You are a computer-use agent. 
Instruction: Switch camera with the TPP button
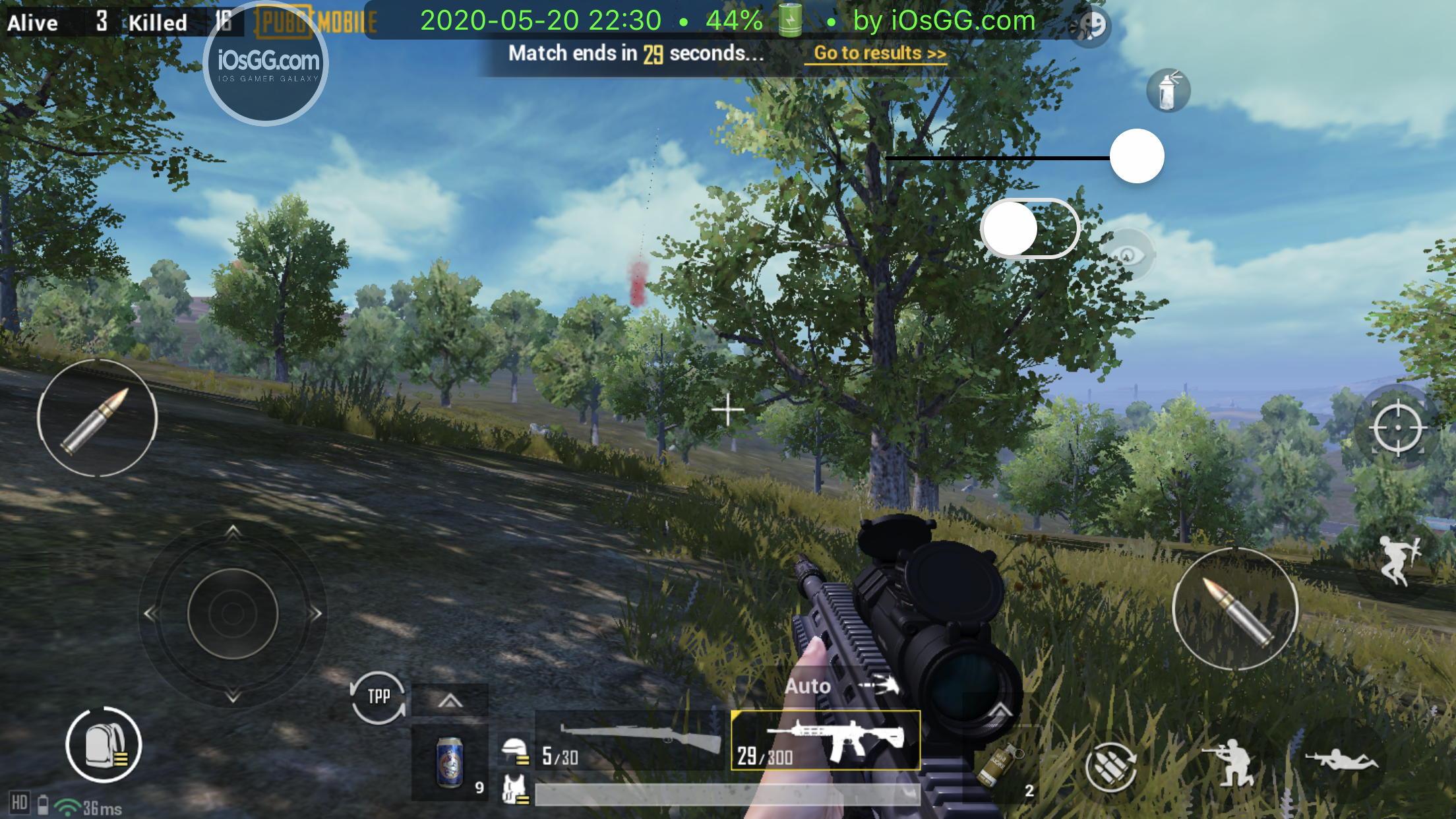[378, 698]
